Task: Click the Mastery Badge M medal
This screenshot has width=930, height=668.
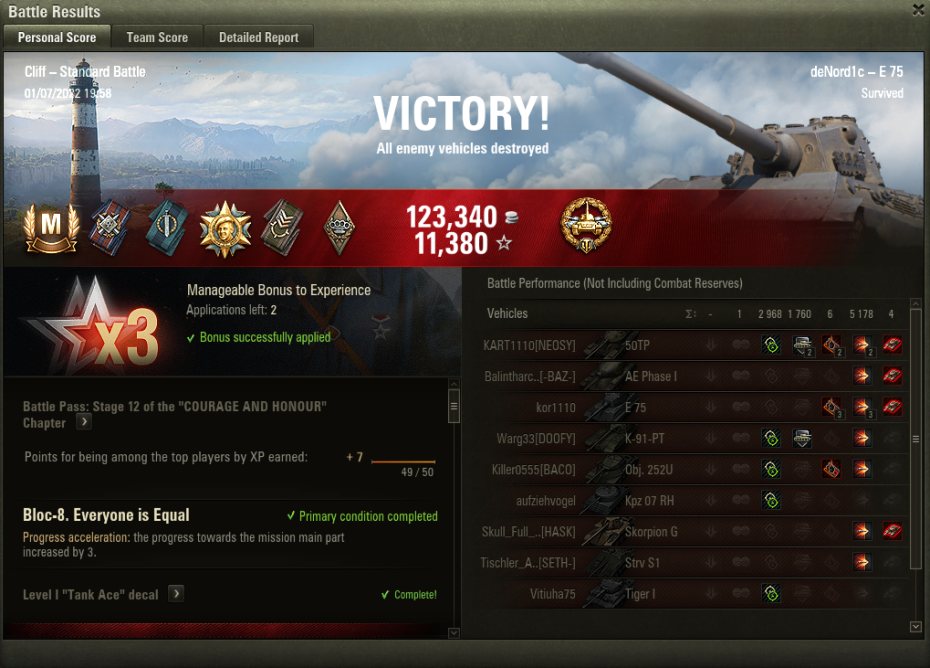Action: (x=44, y=226)
